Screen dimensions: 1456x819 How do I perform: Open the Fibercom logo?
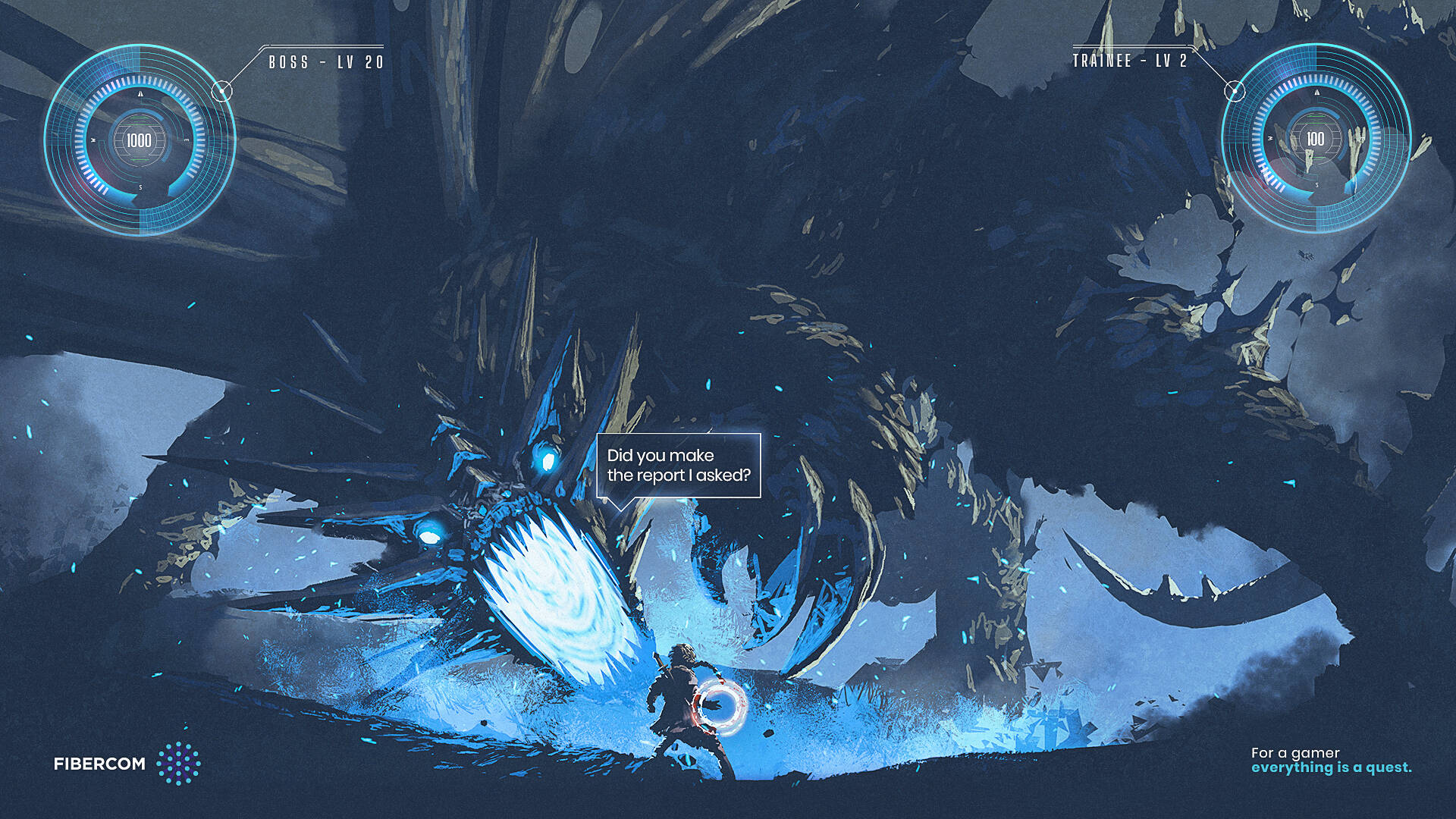coord(127,764)
